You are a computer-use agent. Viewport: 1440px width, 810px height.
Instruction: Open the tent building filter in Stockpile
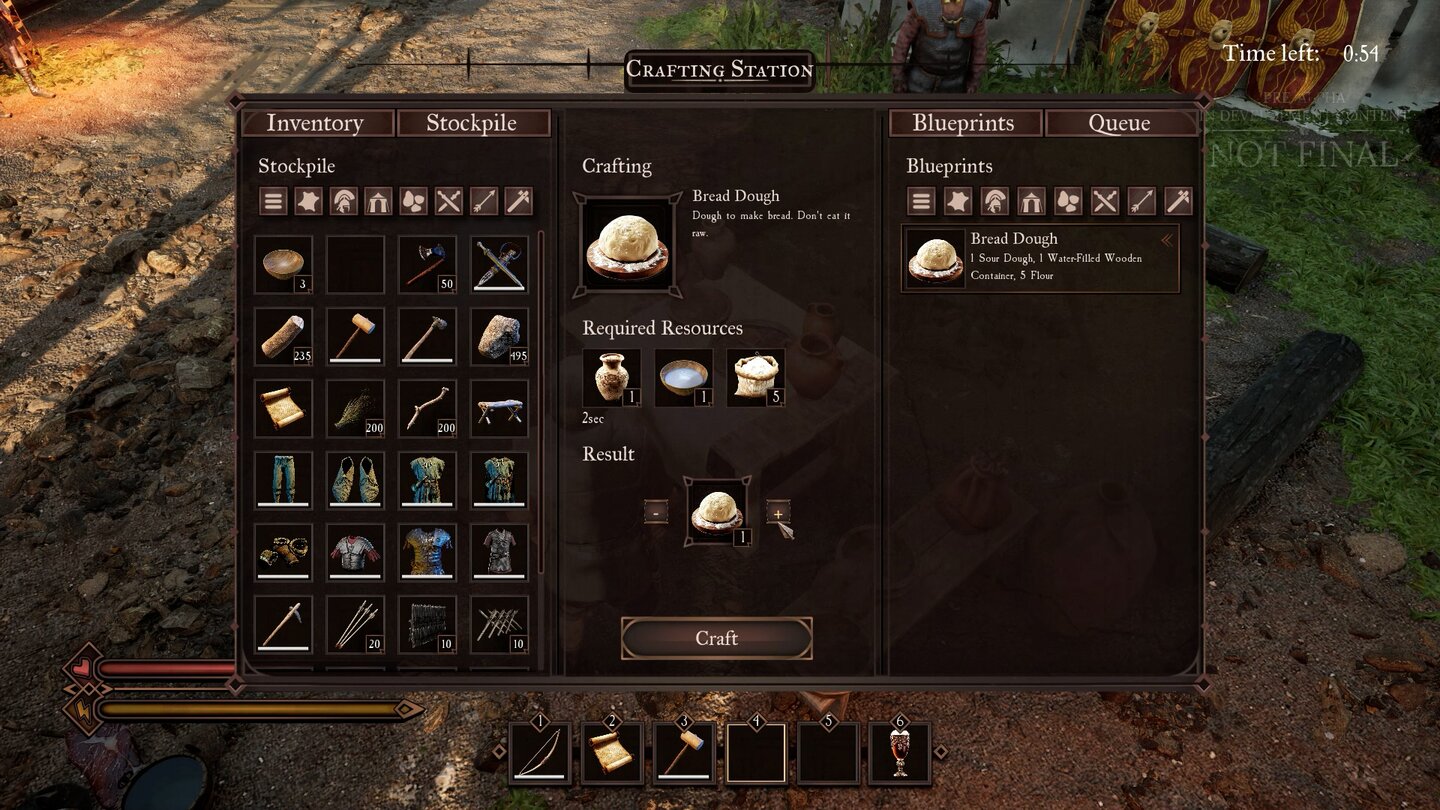[380, 201]
